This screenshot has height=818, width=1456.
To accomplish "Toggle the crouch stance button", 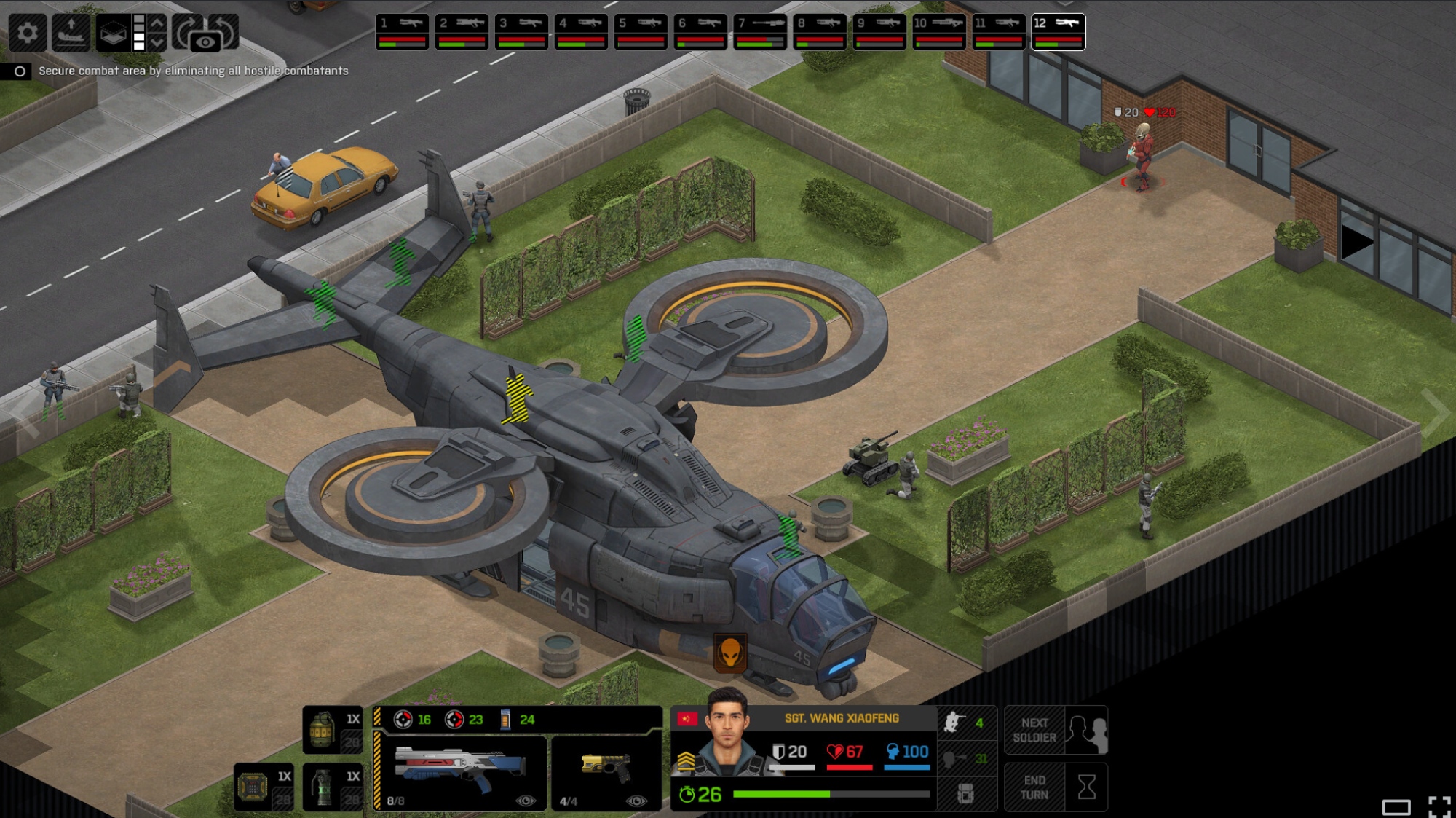I will click(965, 723).
